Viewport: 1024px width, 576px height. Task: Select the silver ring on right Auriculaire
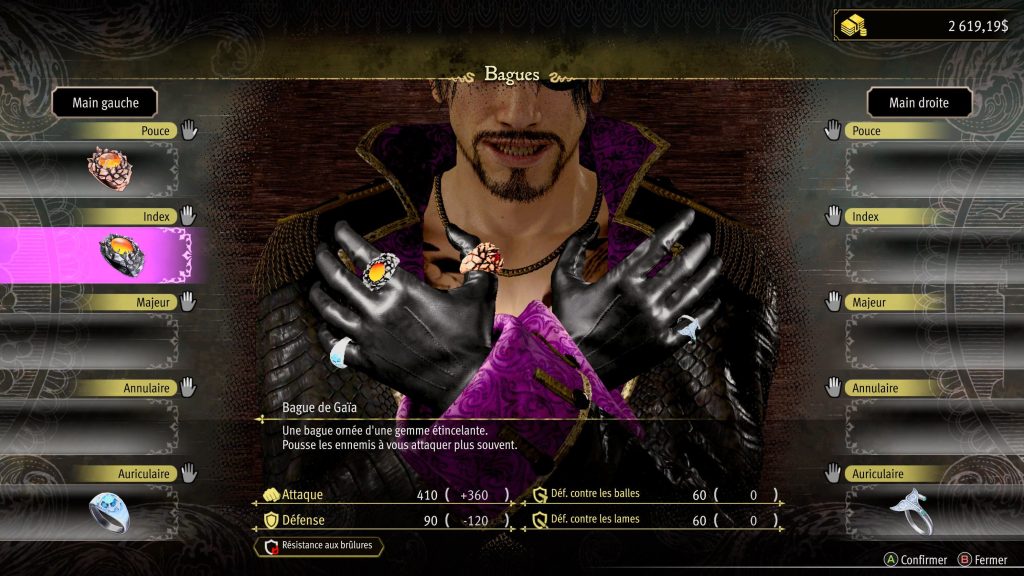click(x=911, y=510)
